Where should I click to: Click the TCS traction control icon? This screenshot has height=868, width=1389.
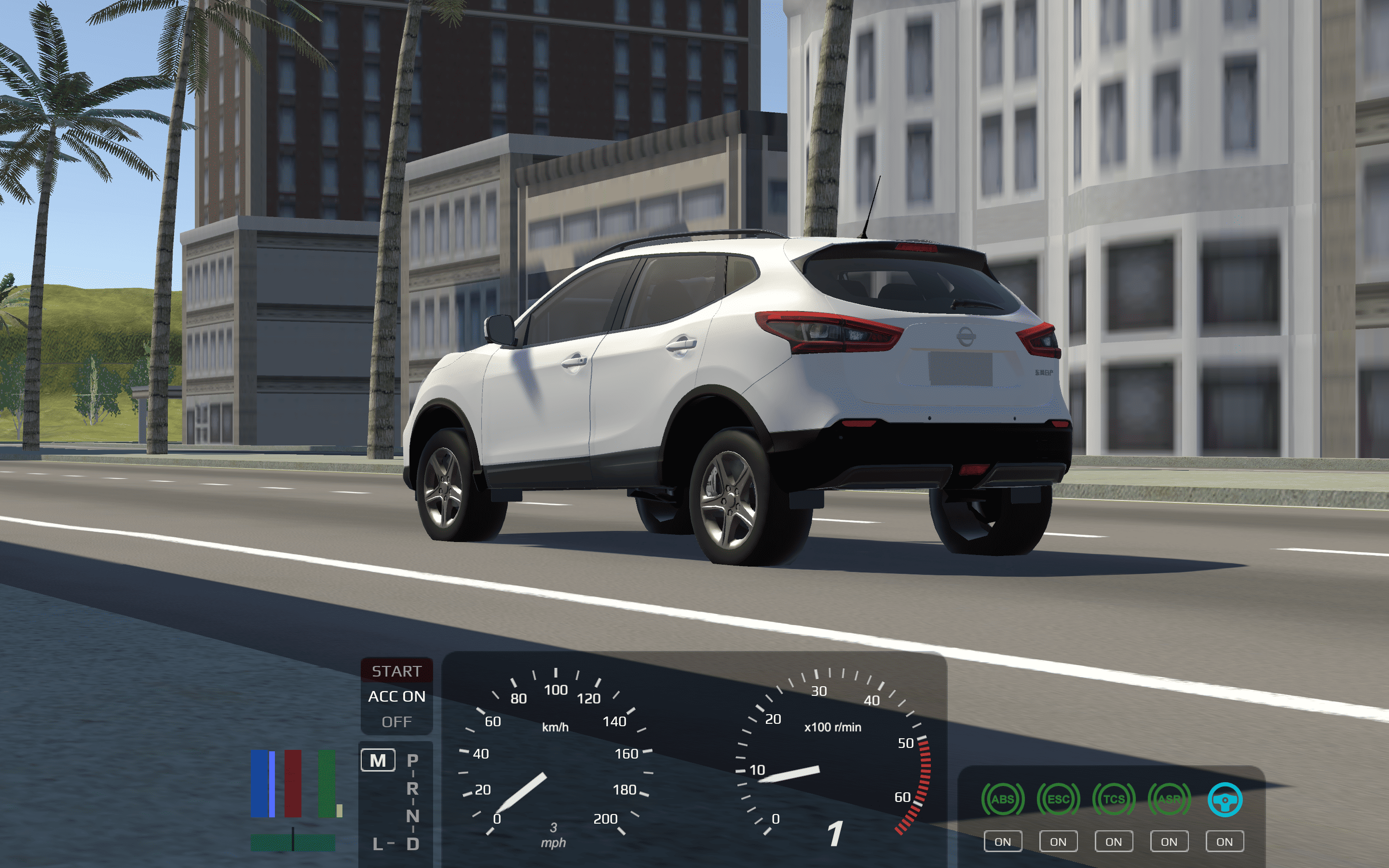1114,798
